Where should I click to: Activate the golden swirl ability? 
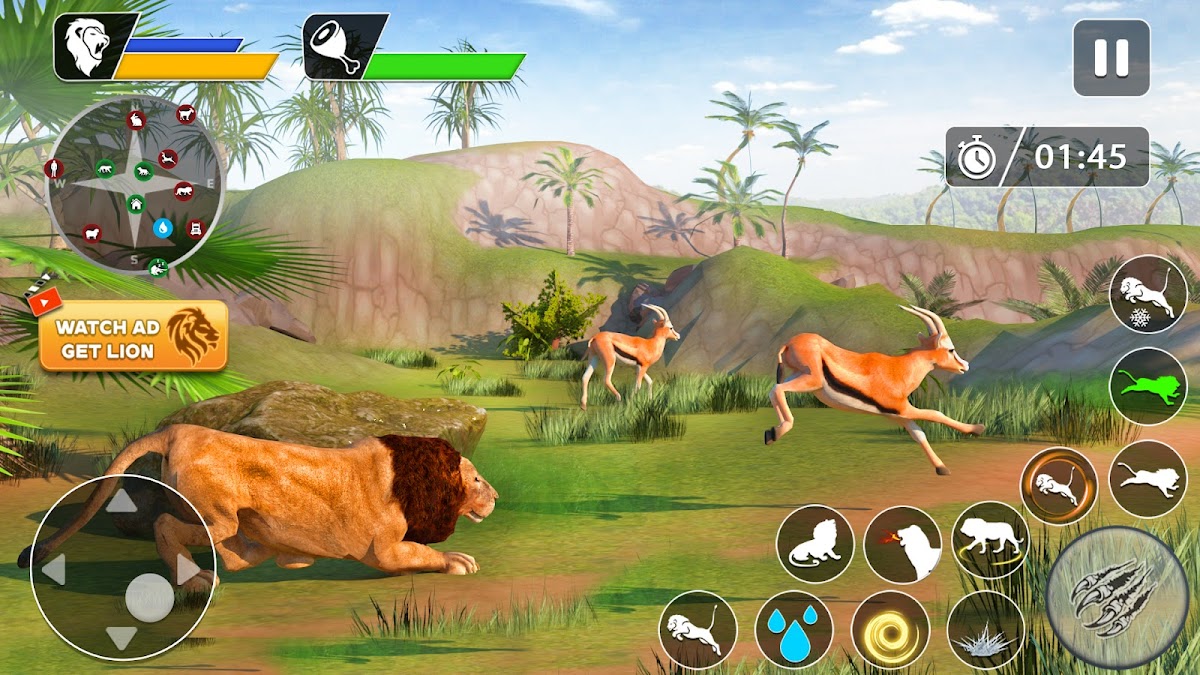[x=890, y=630]
